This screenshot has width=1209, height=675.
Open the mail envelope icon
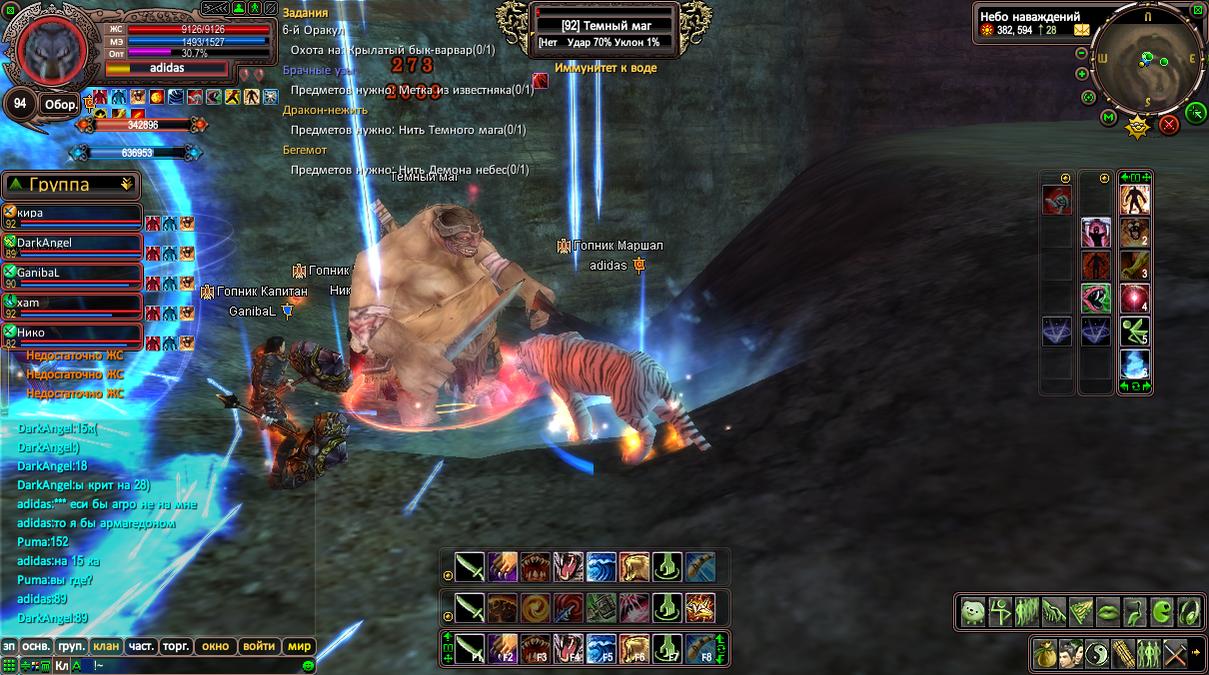(x=1082, y=30)
